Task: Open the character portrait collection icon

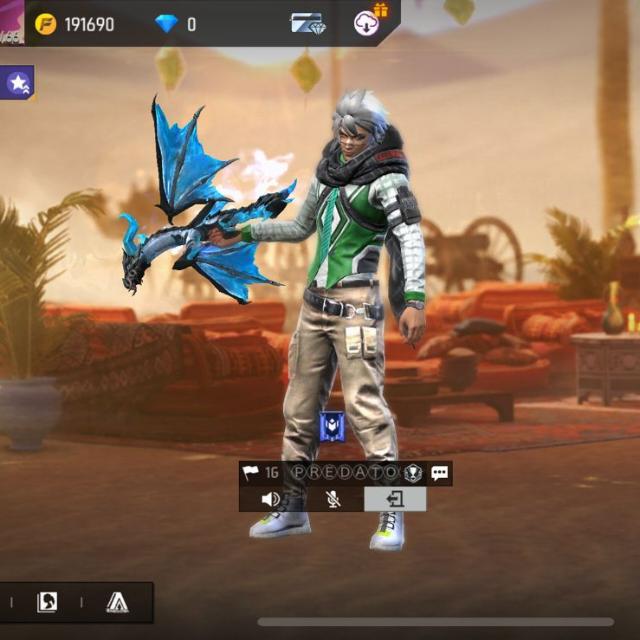Action: point(47,602)
